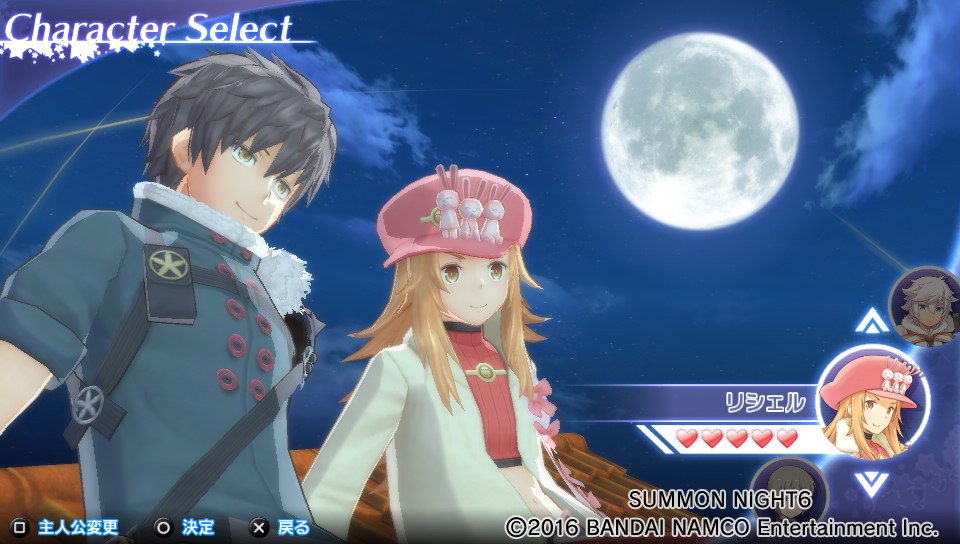The image size is (960, 544).
Task: Select the silver-haired character portrait
Action: pos(925,303)
